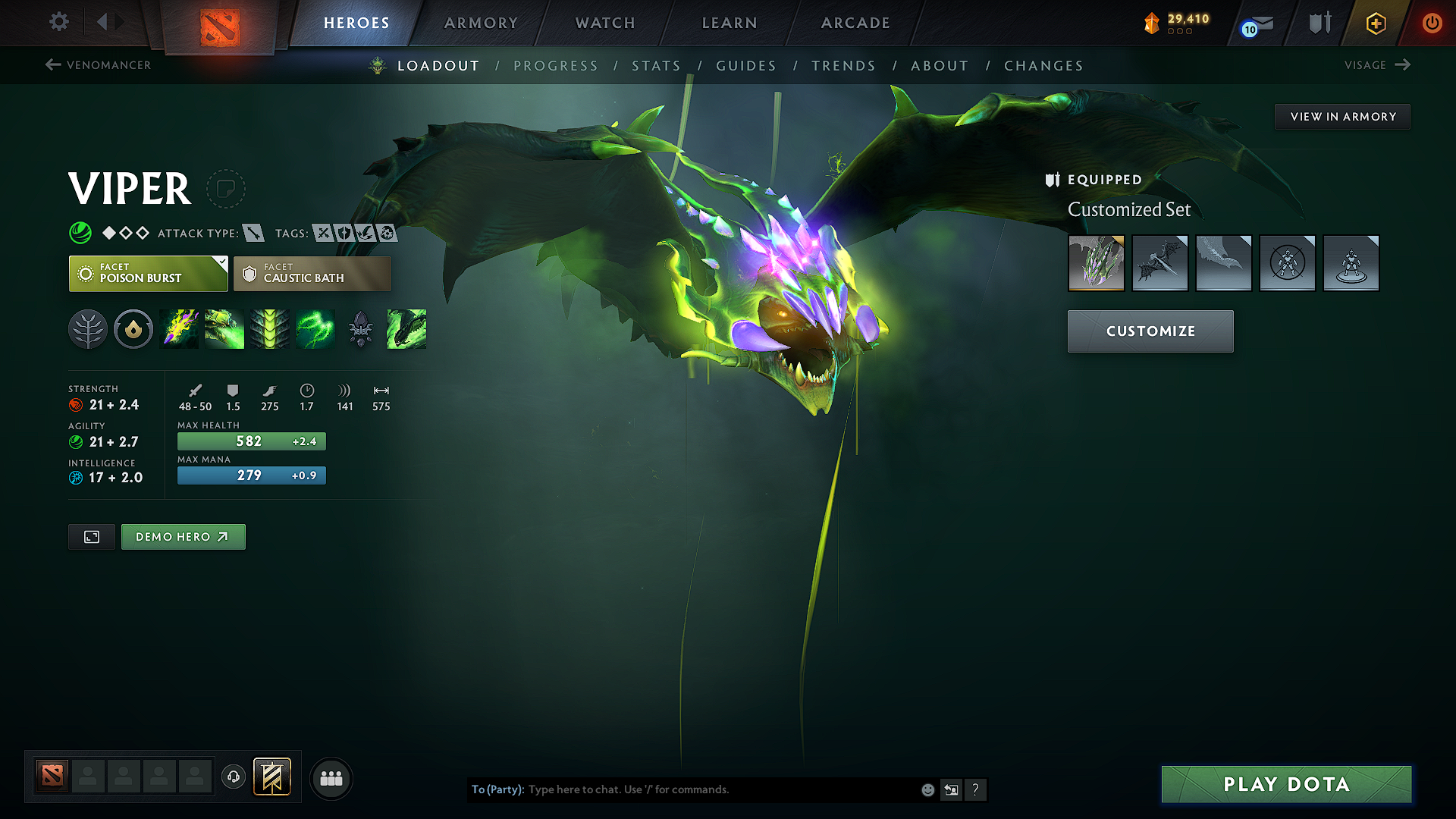Inspect the Aghanim's Scepter upgrade icon

point(361,329)
